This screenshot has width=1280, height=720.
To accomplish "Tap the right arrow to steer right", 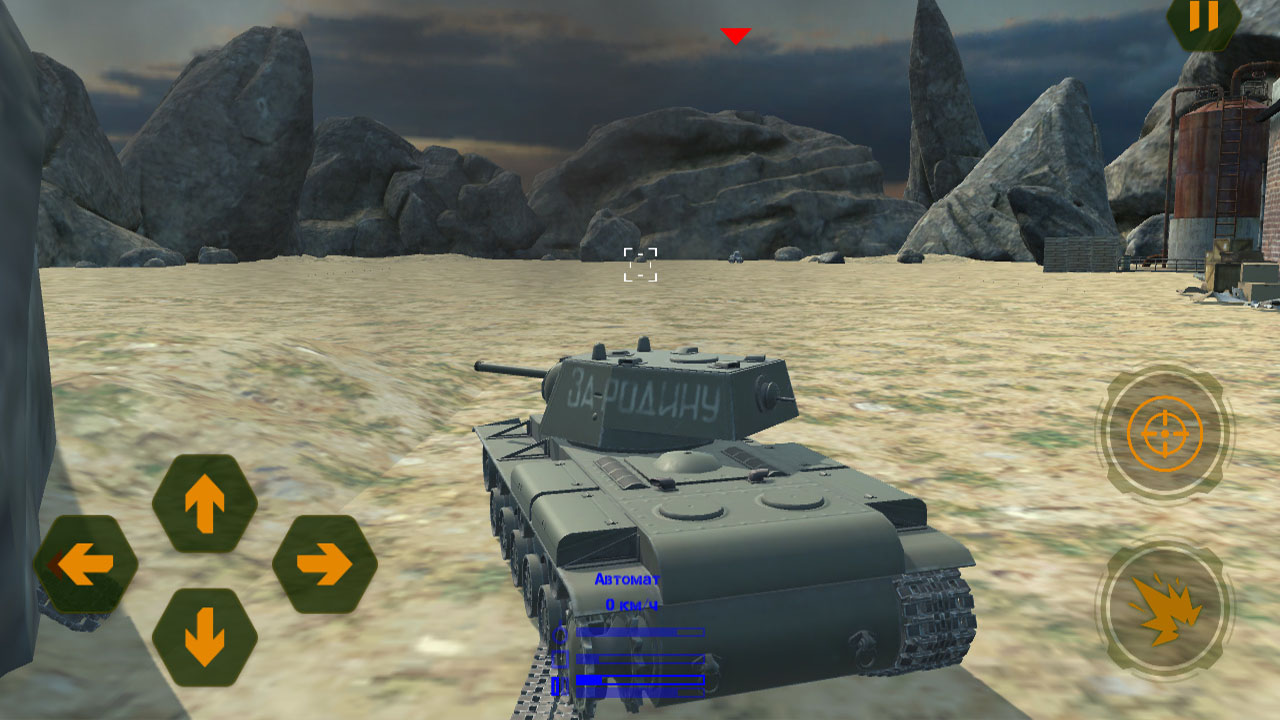I will (323, 564).
